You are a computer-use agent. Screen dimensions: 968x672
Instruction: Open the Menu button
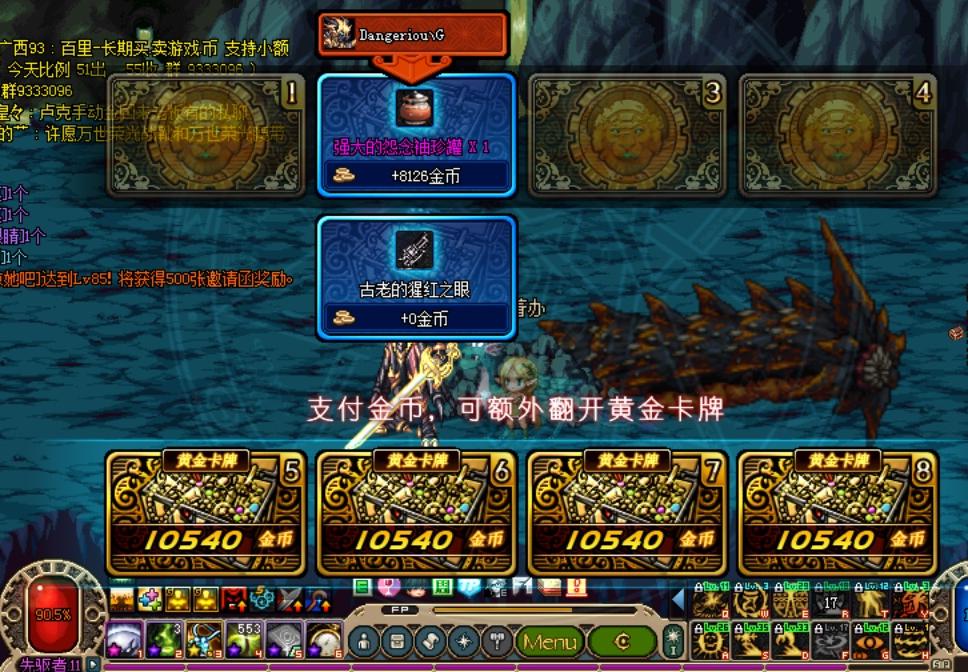click(549, 641)
